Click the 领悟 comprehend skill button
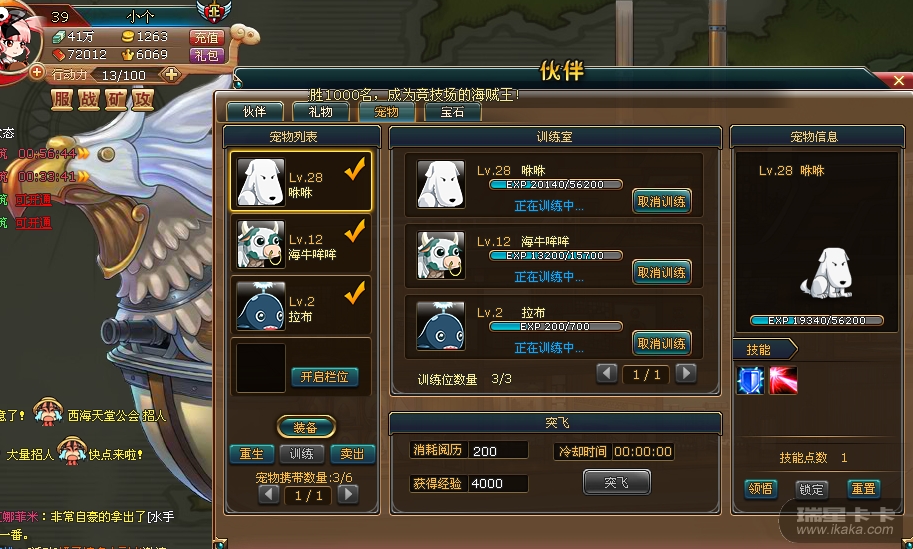 (x=760, y=489)
